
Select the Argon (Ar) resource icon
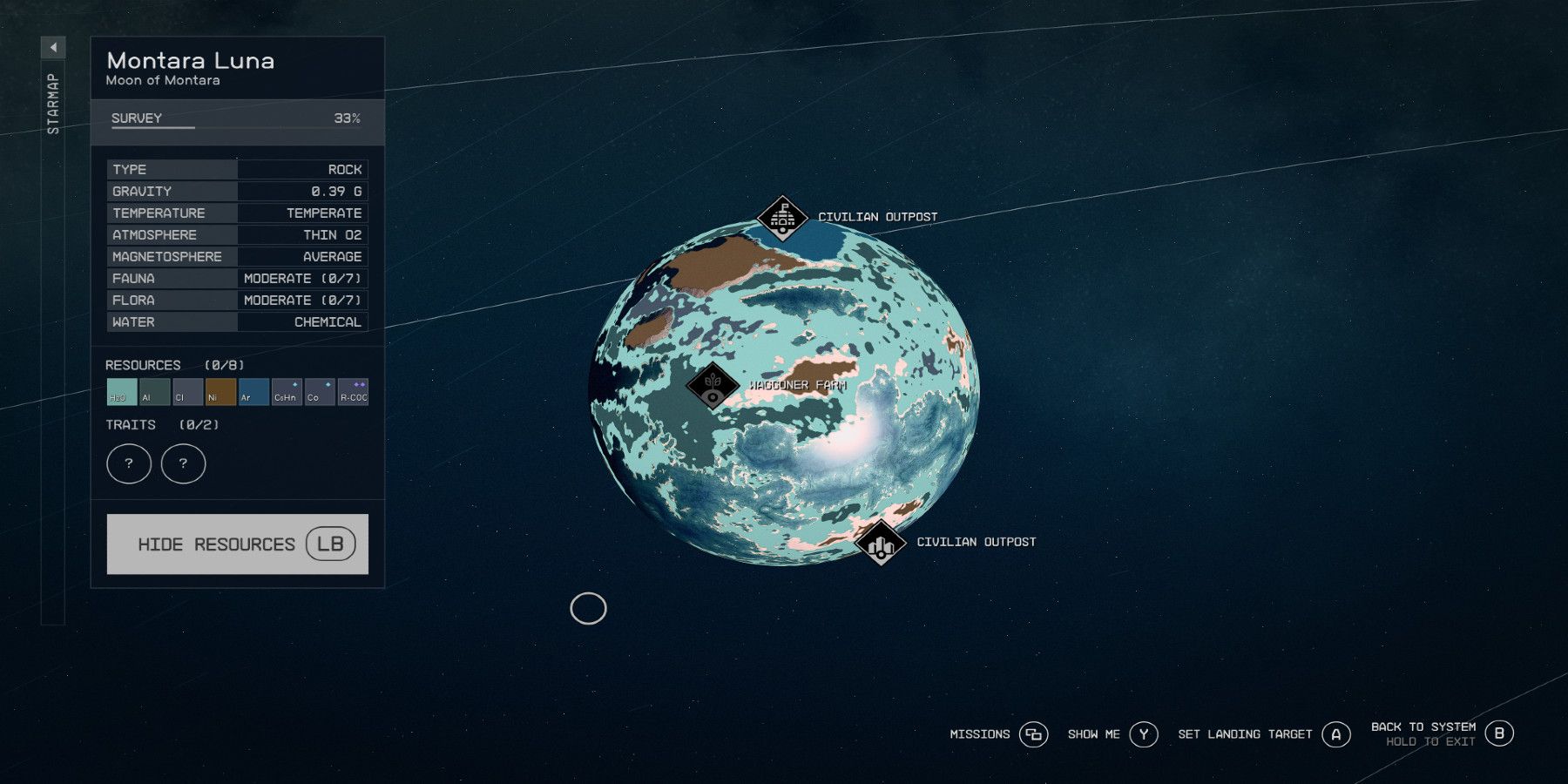pyautogui.click(x=252, y=394)
